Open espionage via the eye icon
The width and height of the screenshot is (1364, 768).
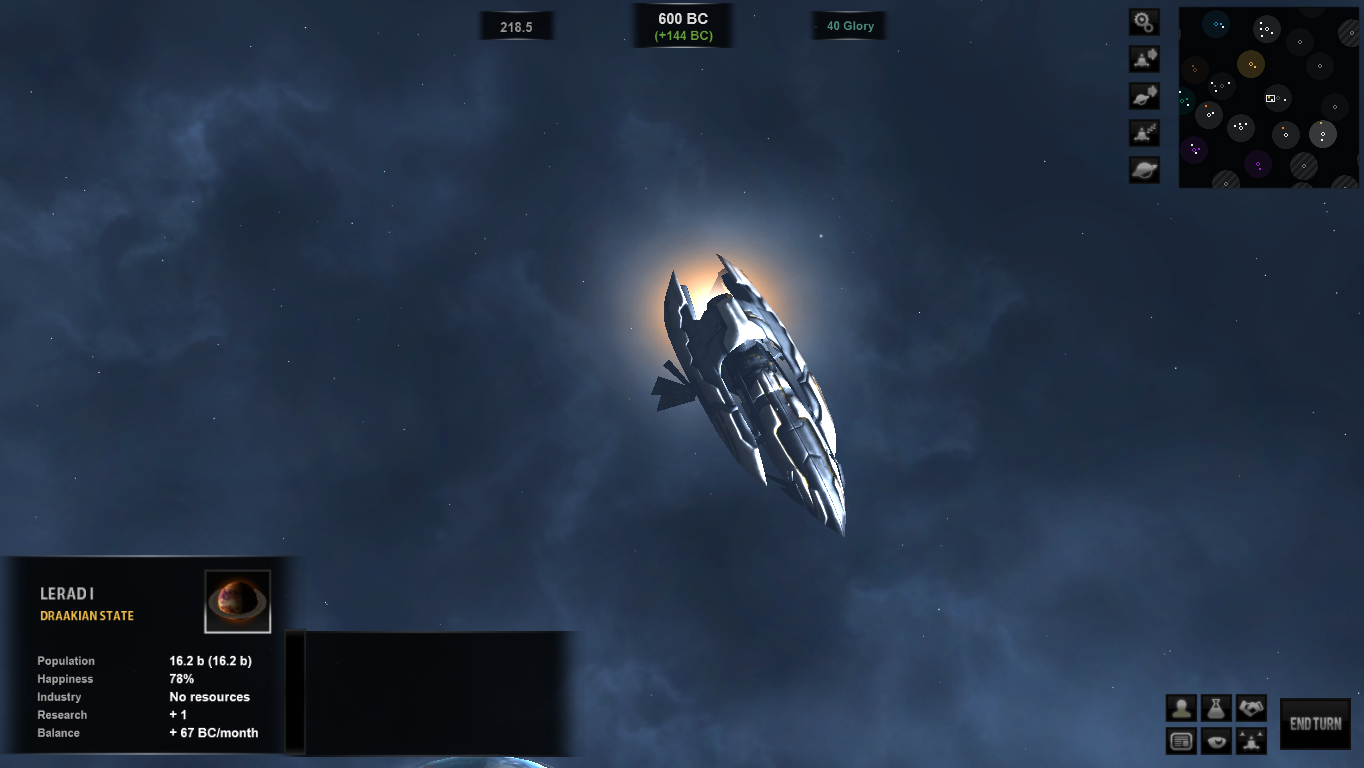(1214, 741)
